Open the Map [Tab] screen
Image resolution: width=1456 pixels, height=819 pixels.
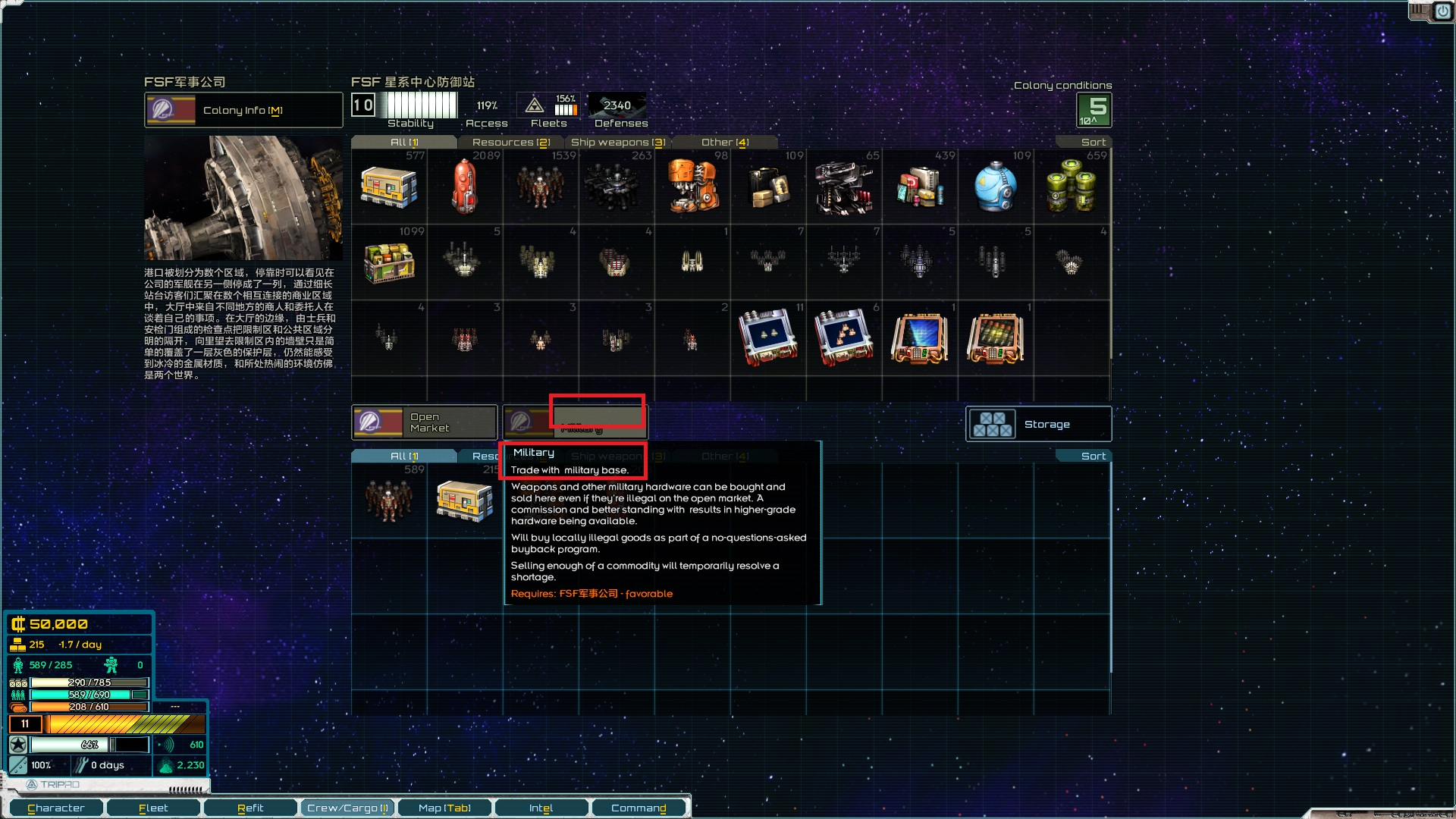coord(443,808)
